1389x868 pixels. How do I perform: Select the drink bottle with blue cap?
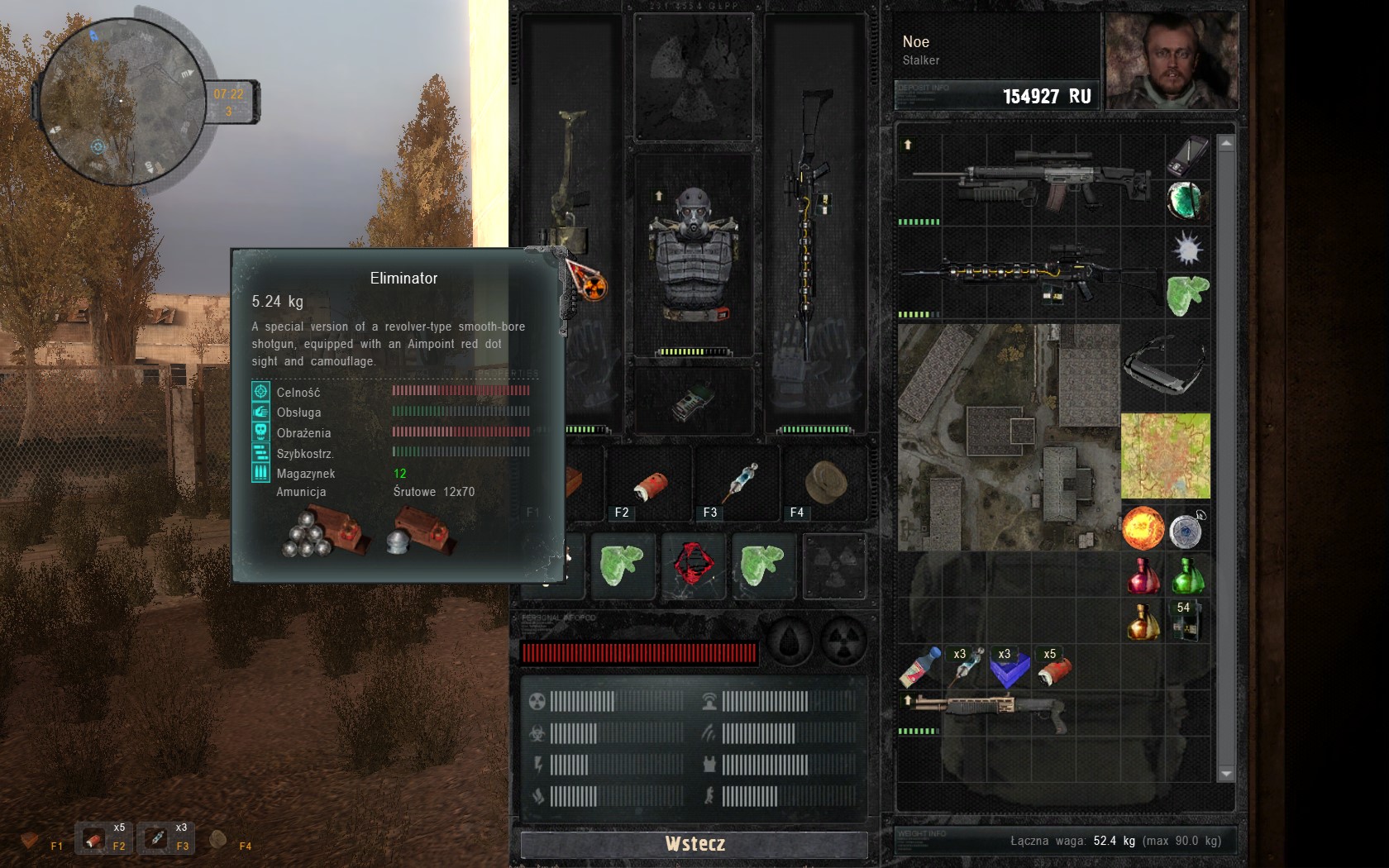919,667
